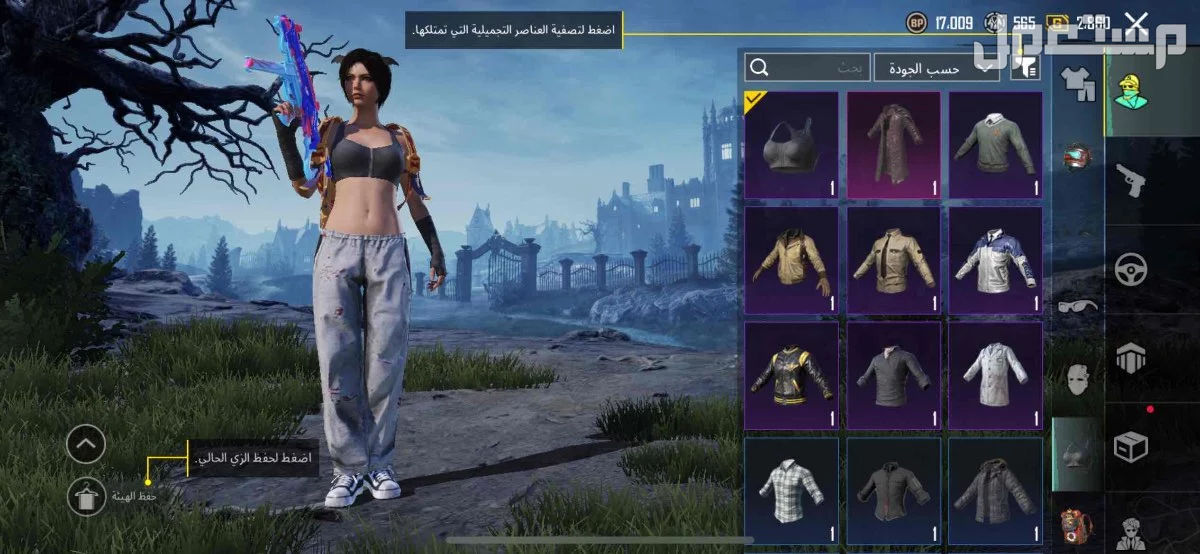Image resolution: width=1200 pixels, height=554 pixels.
Task: Save the current outfit with hanger button
Action: click(x=86, y=495)
